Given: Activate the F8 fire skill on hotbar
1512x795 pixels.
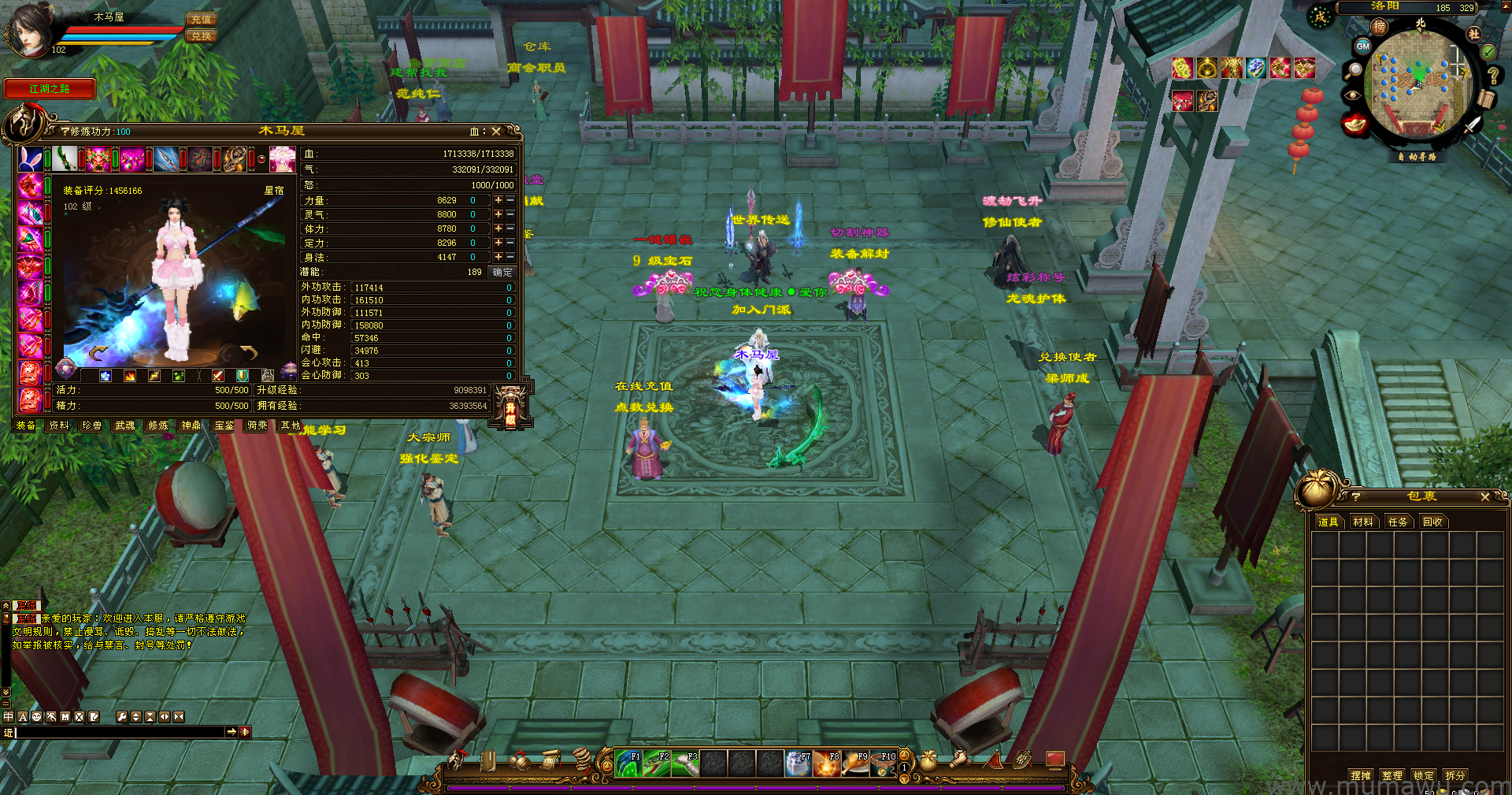Looking at the screenshot, I should (x=827, y=763).
